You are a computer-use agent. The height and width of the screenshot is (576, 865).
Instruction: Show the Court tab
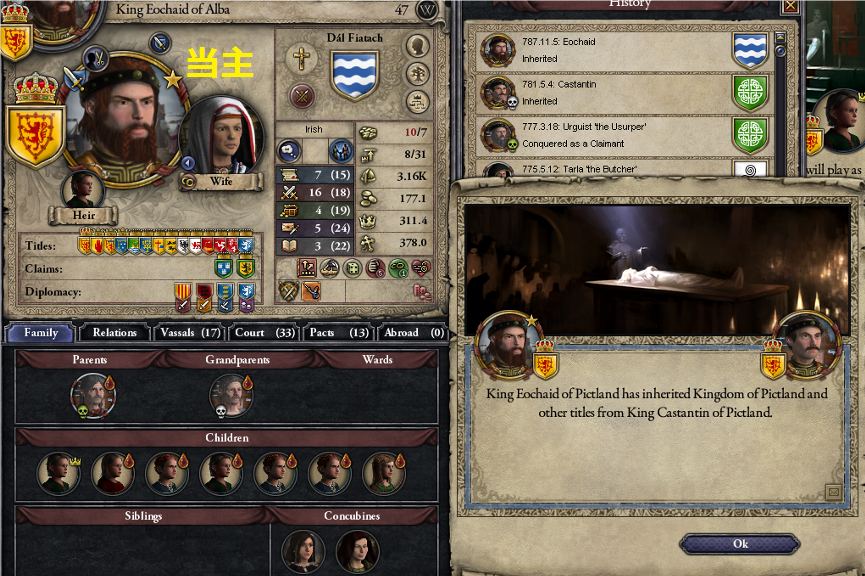[x=264, y=333]
